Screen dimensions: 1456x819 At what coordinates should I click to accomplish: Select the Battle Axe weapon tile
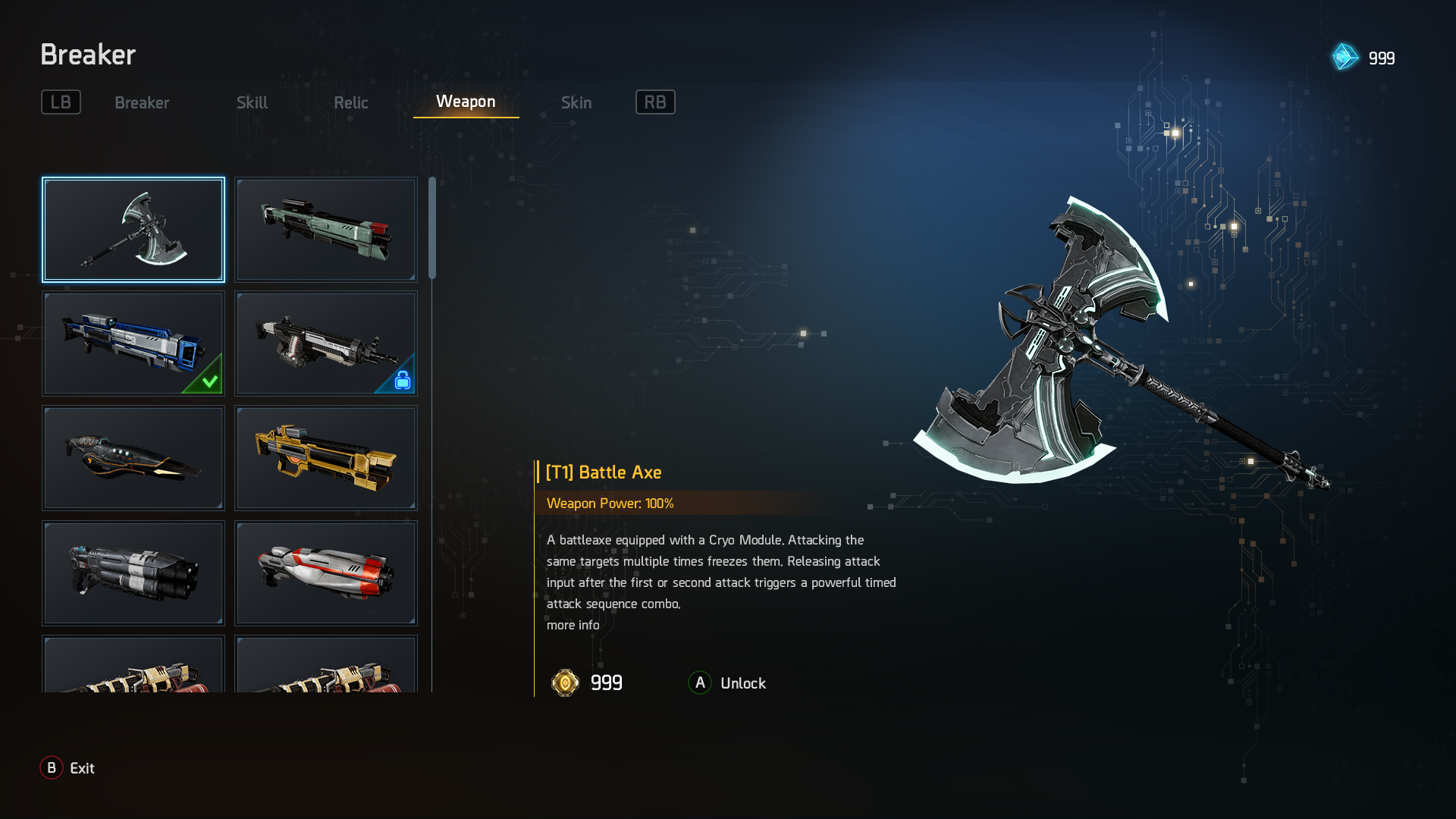click(133, 230)
